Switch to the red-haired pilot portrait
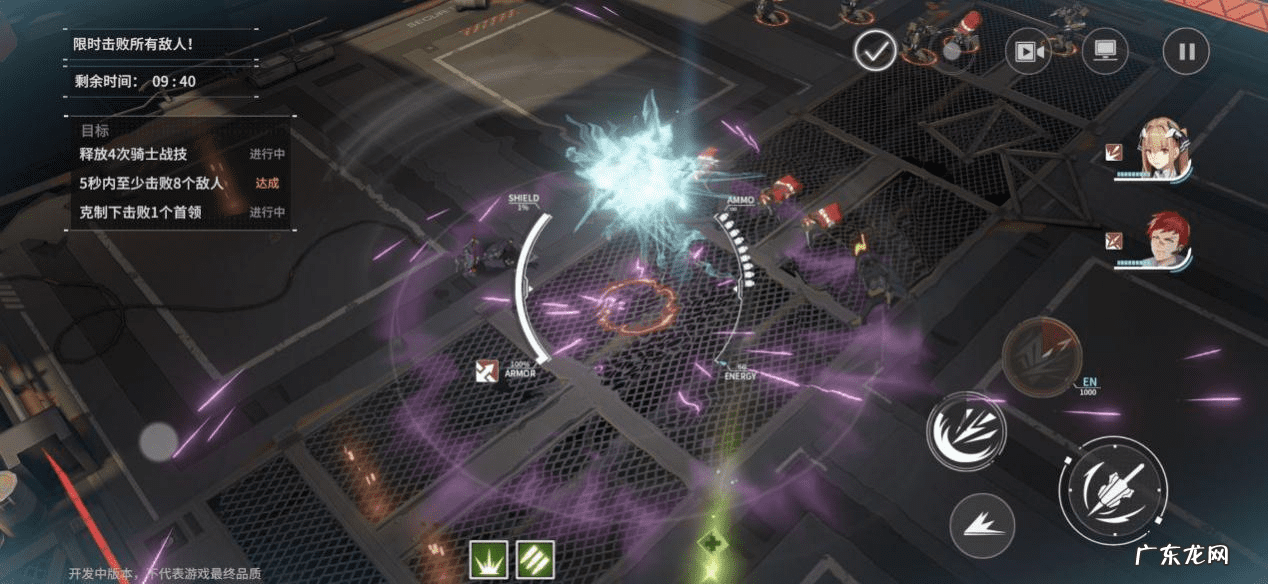Screen dimensions: 1268x584 click(x=1164, y=240)
